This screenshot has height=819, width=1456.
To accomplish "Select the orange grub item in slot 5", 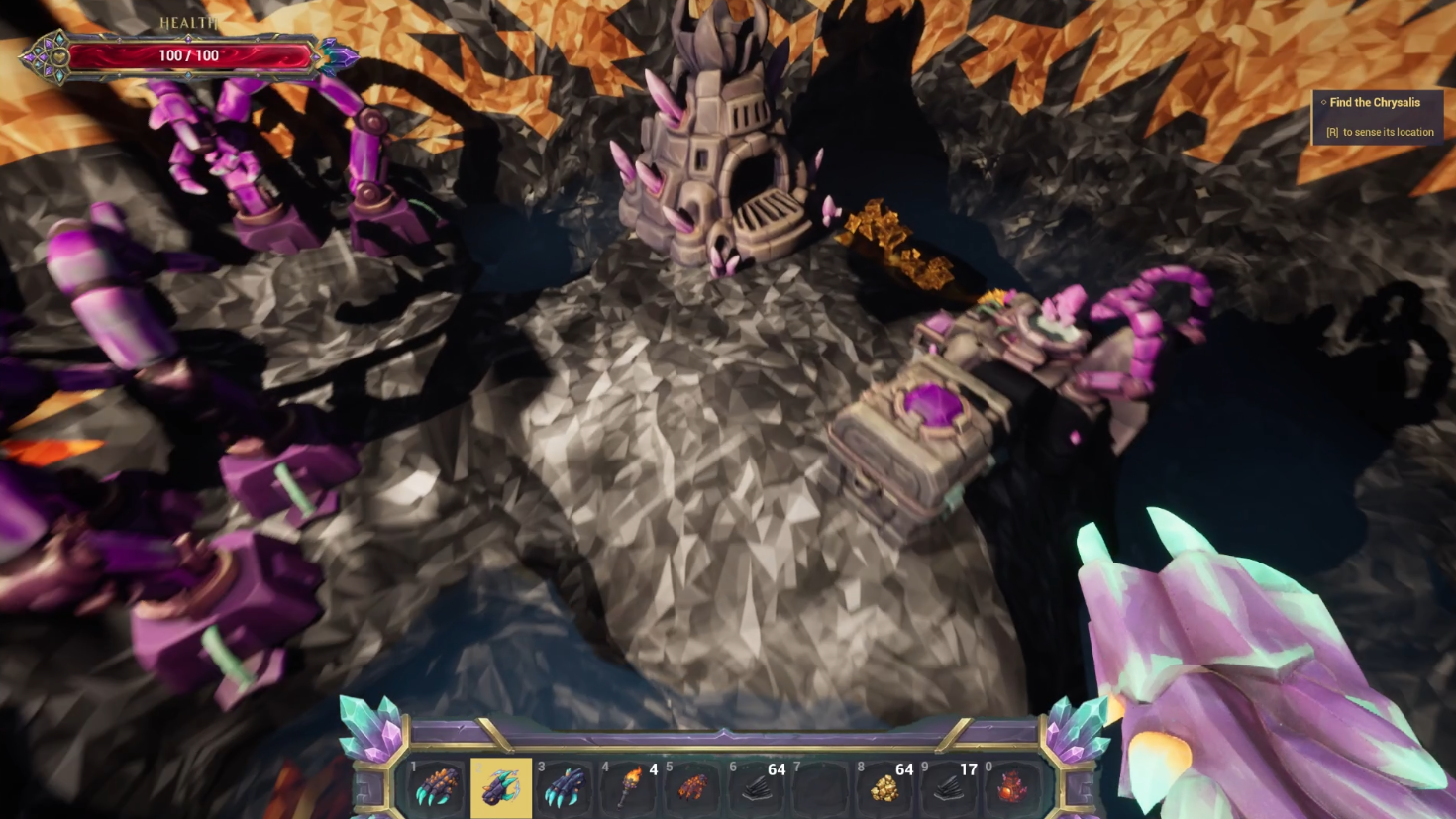I will click(691, 789).
